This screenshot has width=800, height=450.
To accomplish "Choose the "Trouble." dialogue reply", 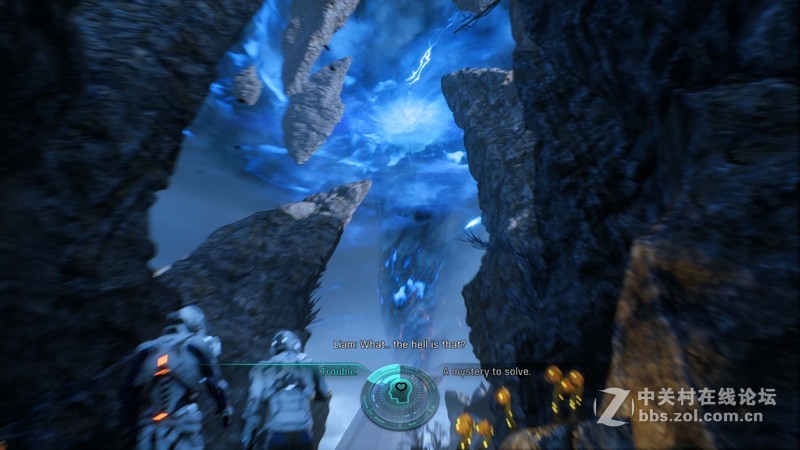I will coord(338,372).
